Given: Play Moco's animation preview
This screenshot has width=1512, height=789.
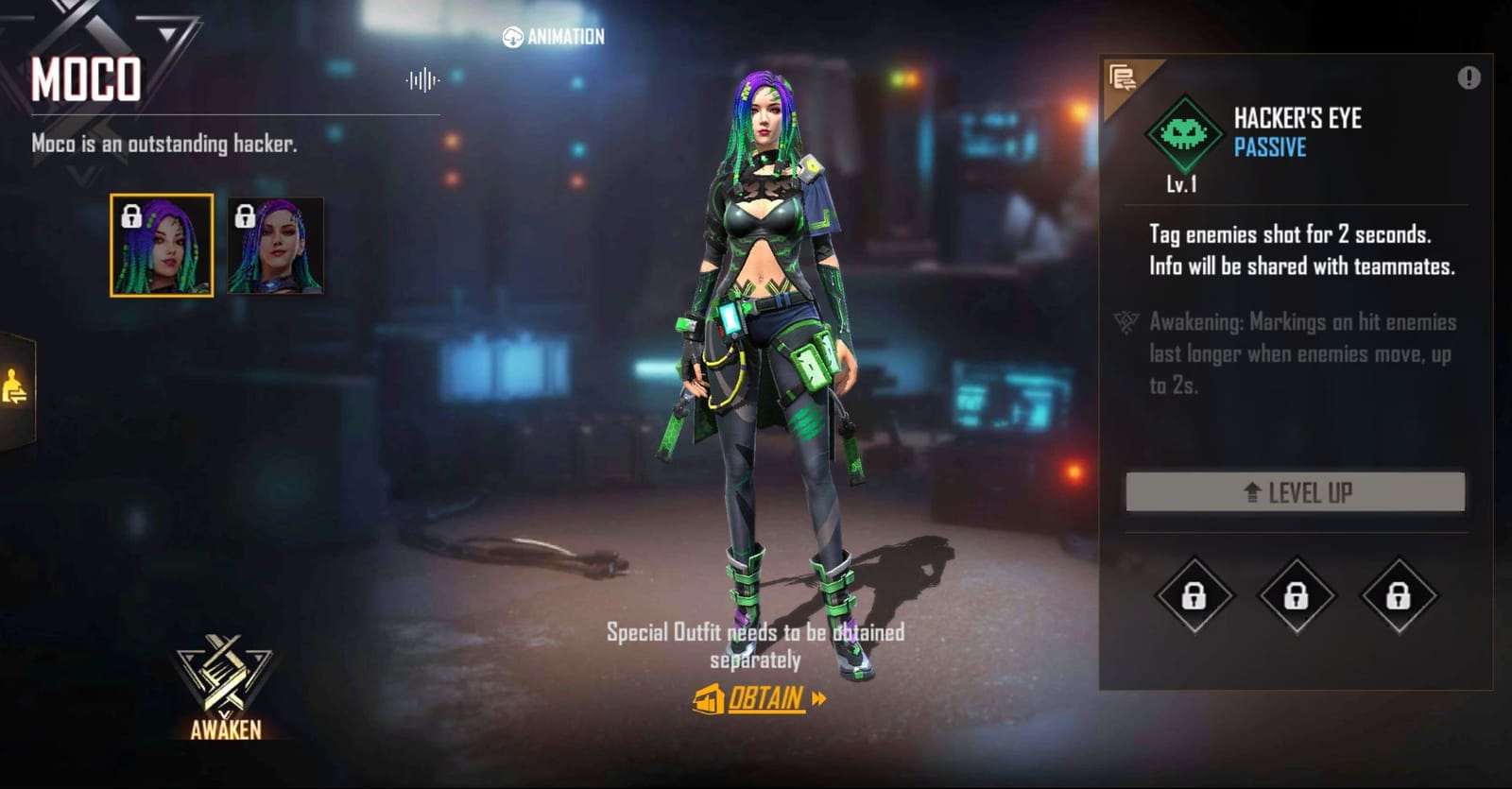Looking at the screenshot, I should tap(553, 38).
